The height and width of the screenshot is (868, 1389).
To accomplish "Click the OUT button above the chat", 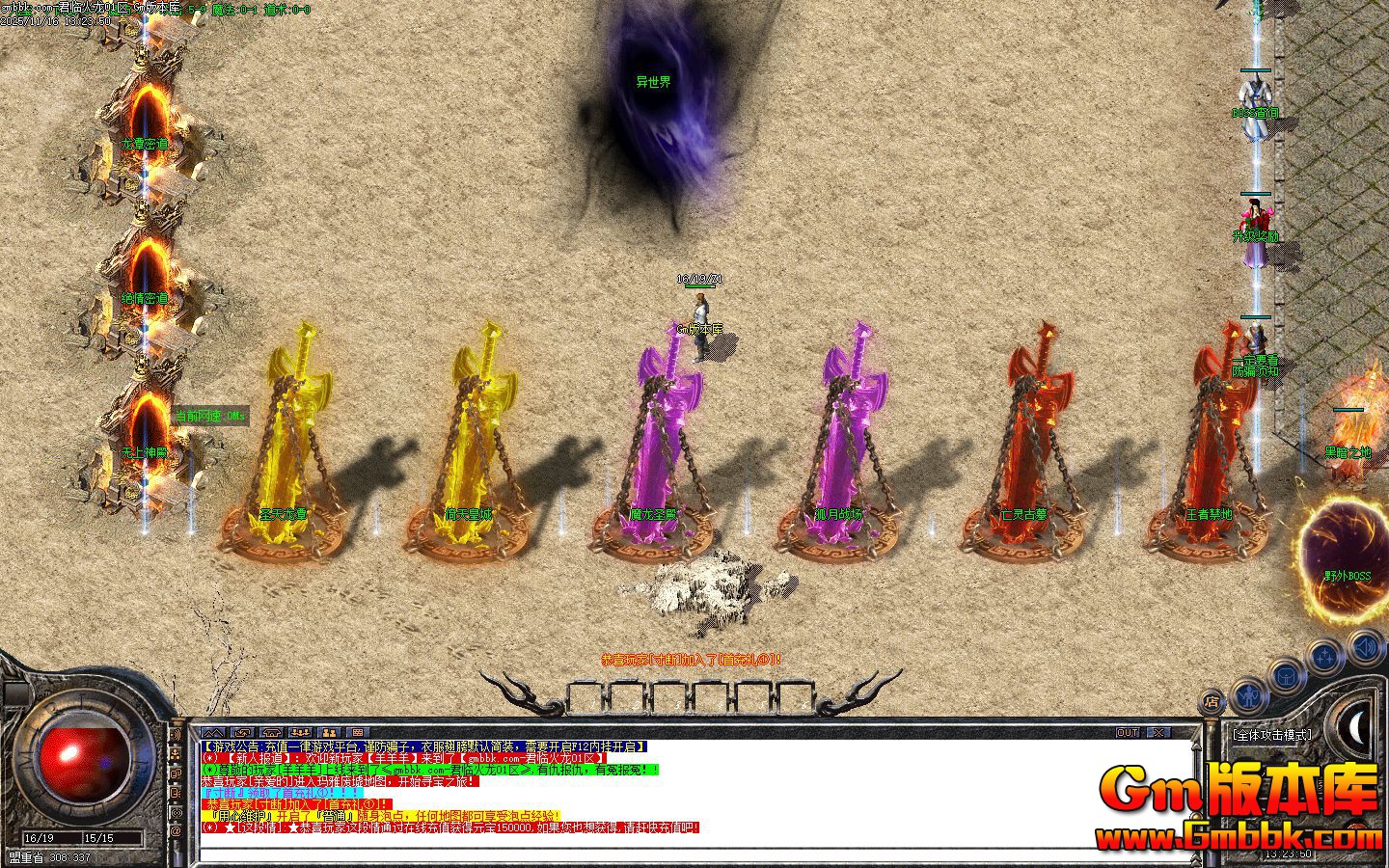I will tap(1128, 733).
